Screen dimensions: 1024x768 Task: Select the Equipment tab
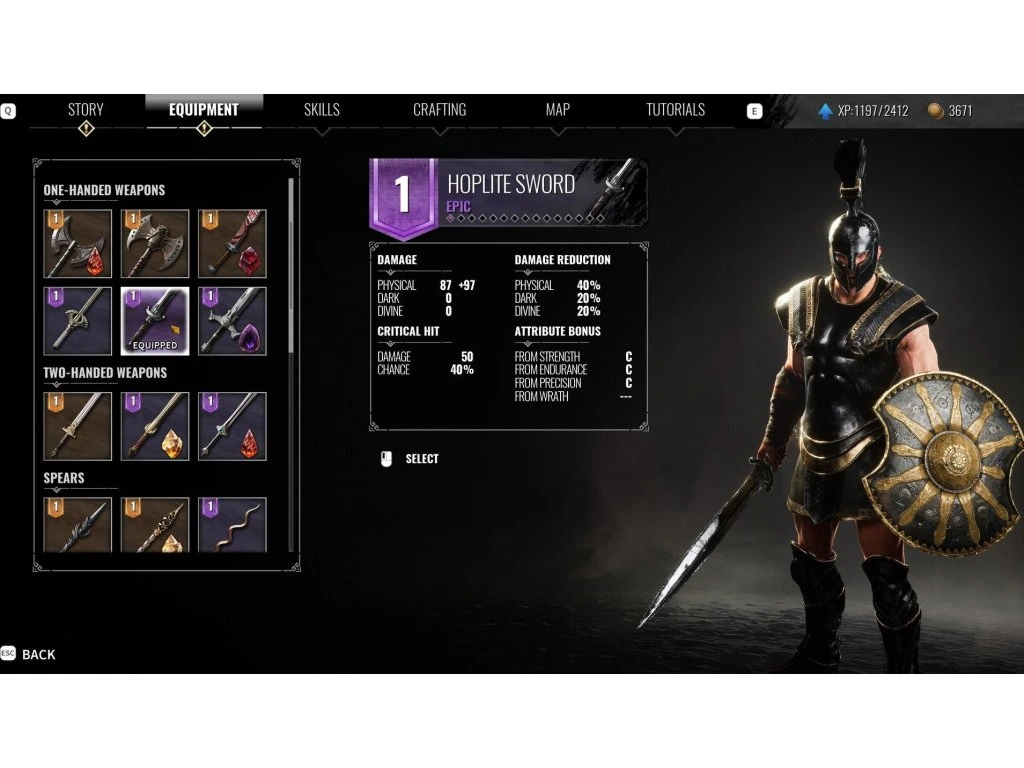pos(203,110)
